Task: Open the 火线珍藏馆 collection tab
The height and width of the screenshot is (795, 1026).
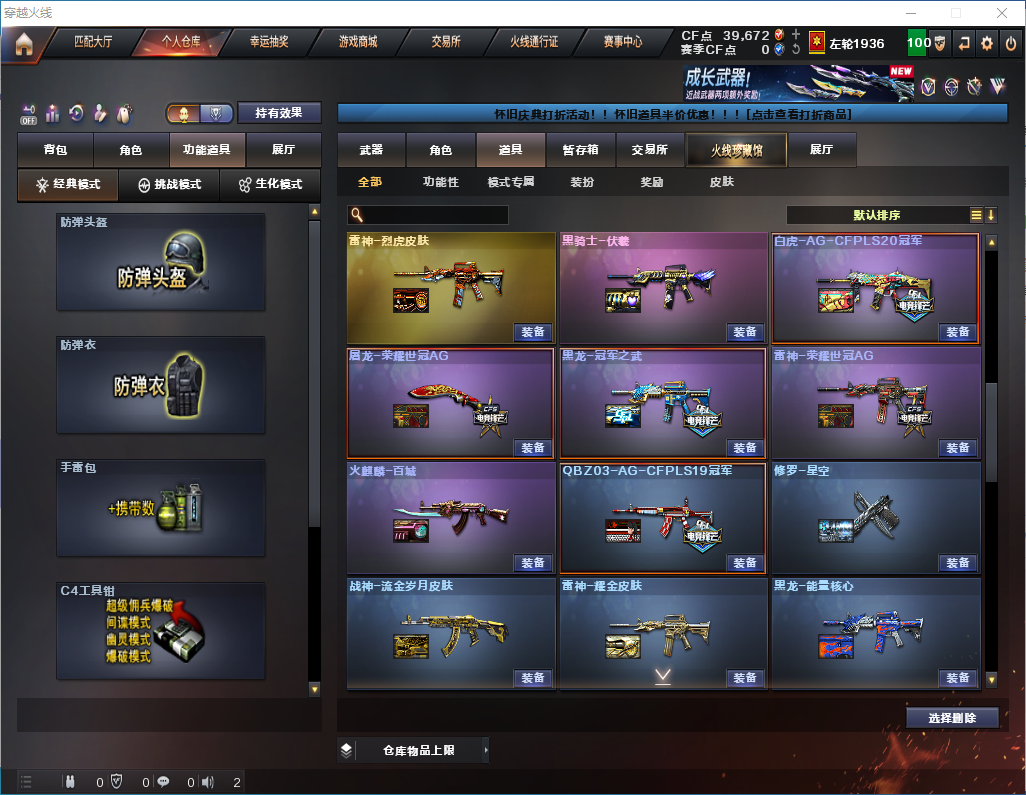Action: (x=735, y=150)
